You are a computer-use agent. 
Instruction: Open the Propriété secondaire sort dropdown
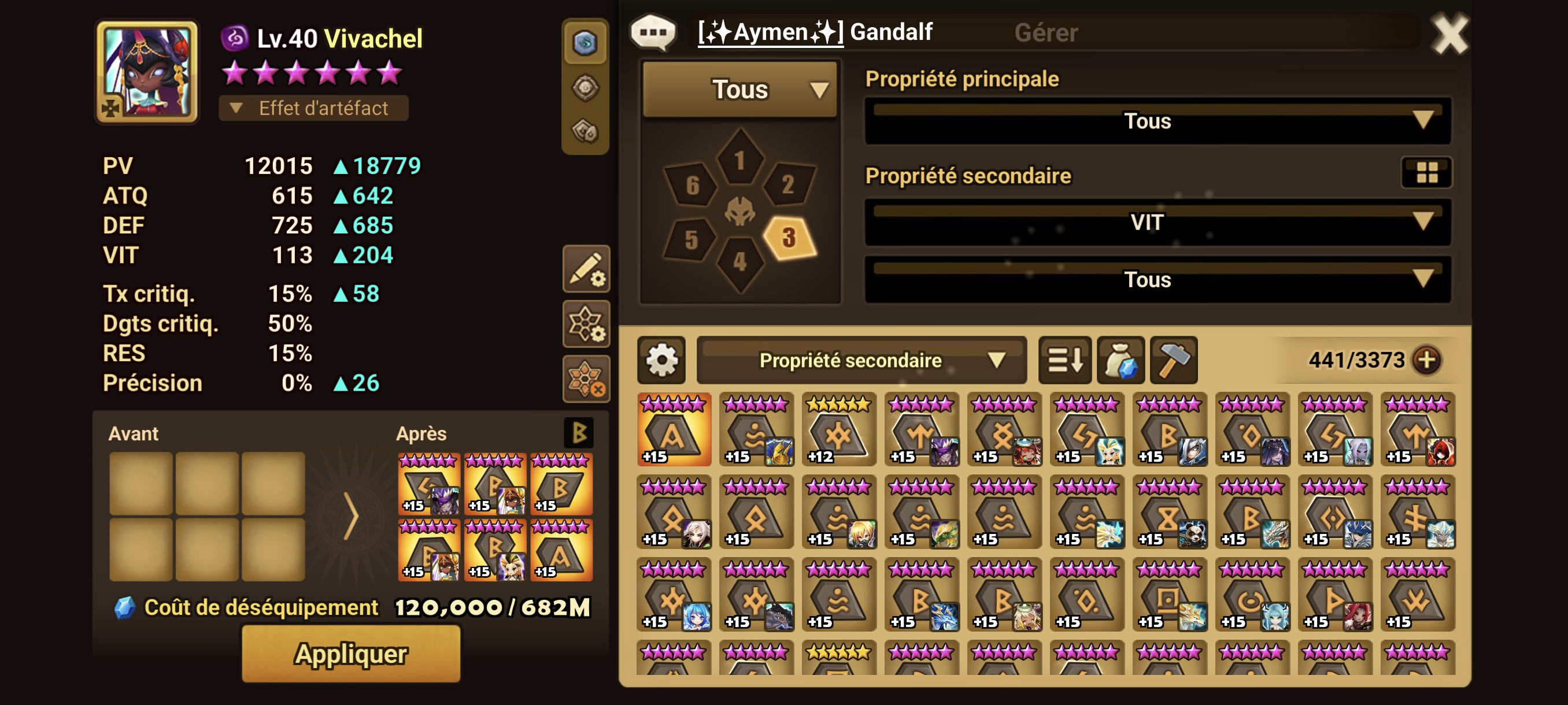[x=861, y=360]
